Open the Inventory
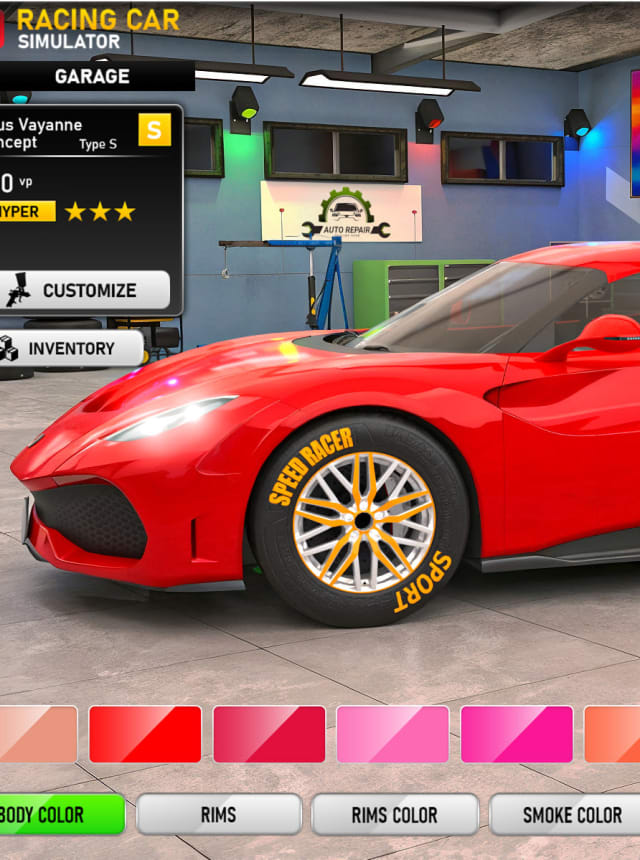The width and height of the screenshot is (640, 860). click(x=70, y=348)
